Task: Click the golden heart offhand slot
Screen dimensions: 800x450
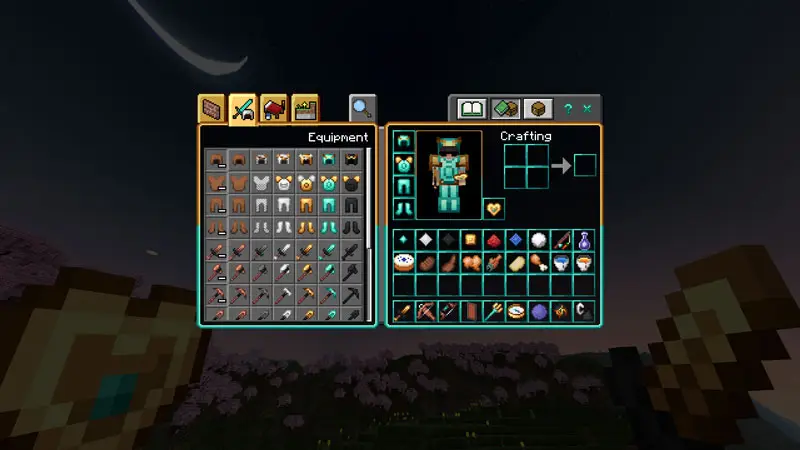Action: coord(494,209)
